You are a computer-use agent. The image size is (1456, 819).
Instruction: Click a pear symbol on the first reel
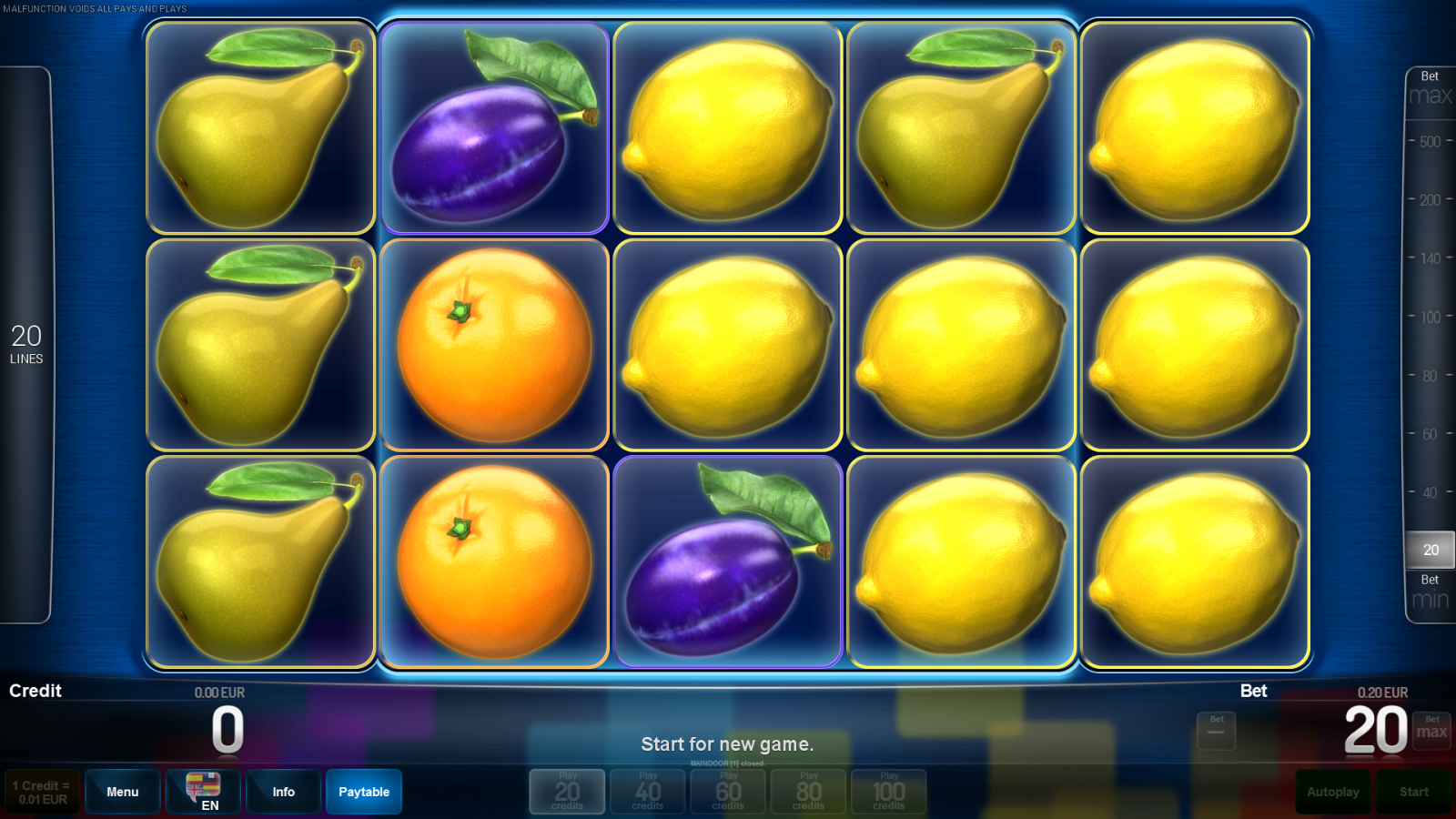(x=260, y=344)
